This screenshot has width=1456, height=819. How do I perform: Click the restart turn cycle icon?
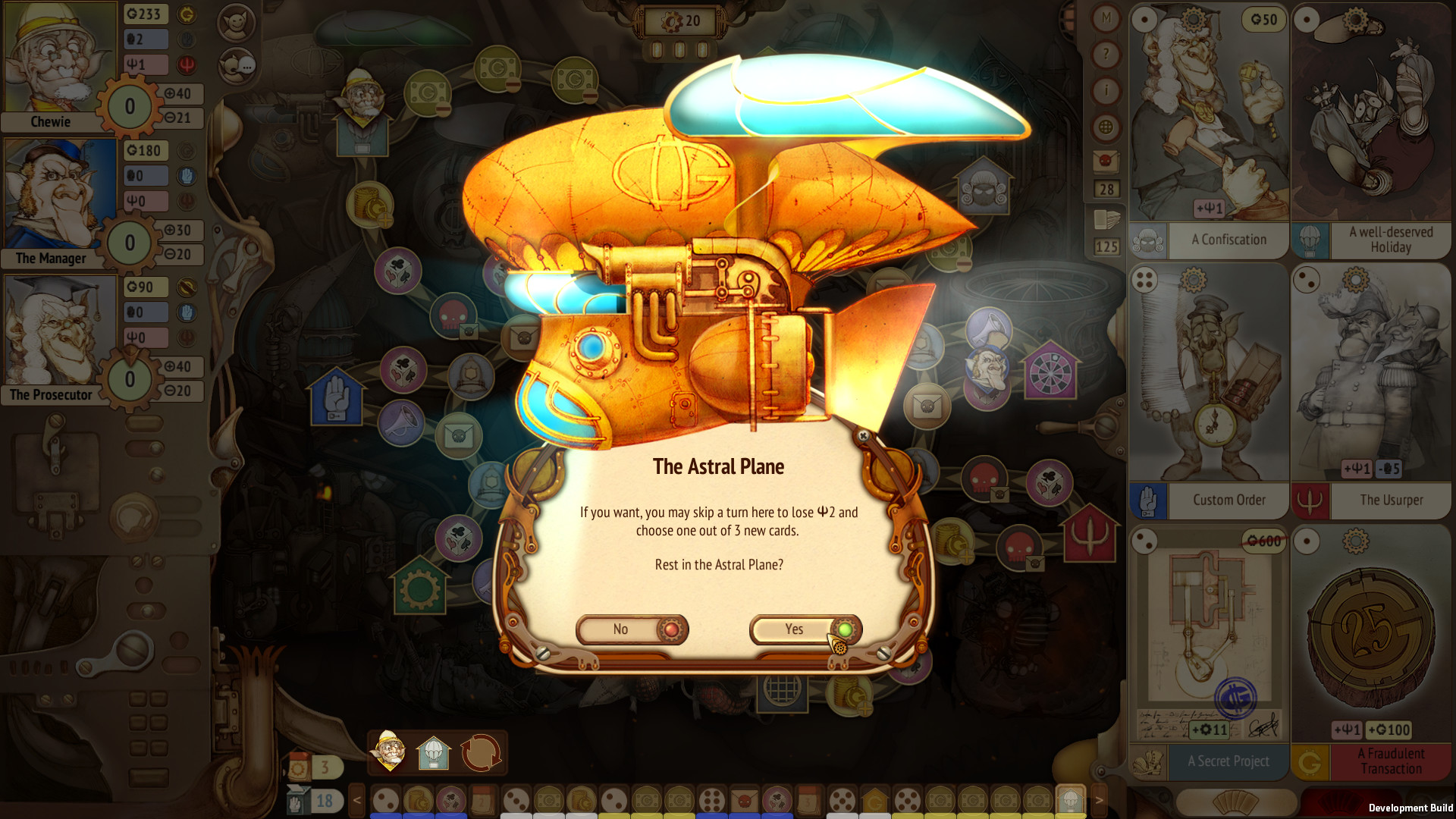coord(481,752)
